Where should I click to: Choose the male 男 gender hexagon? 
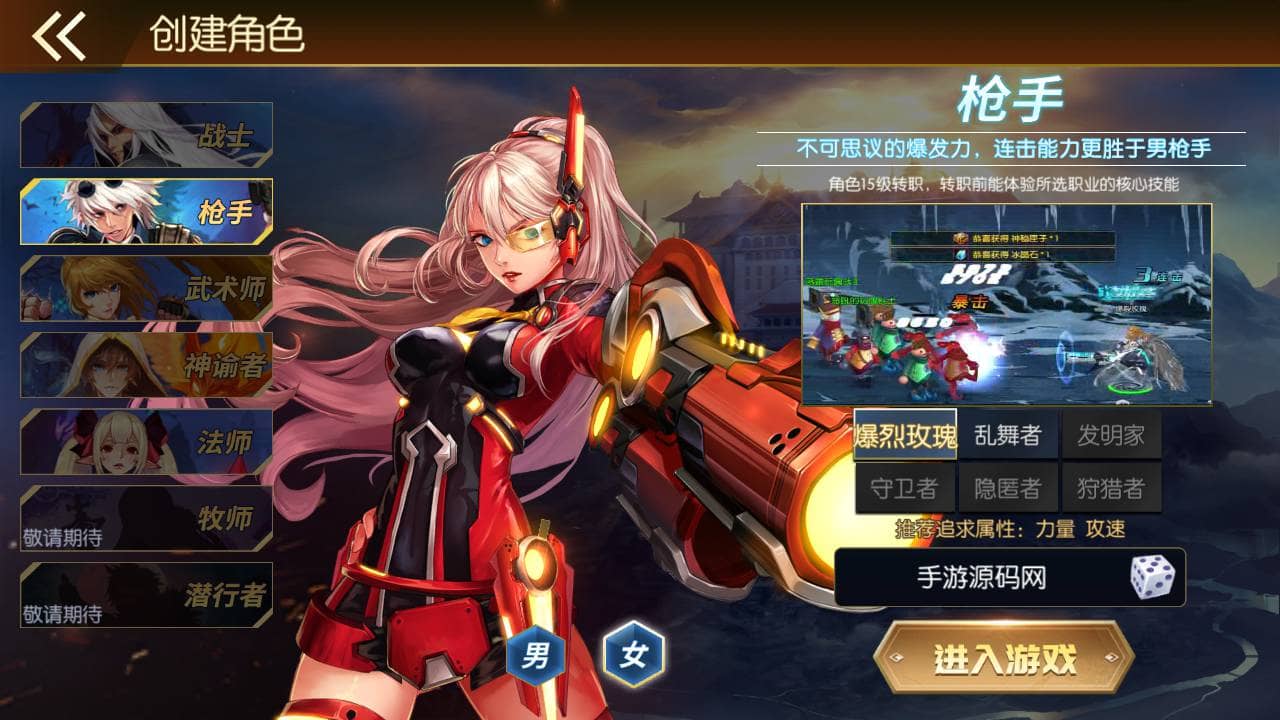(536, 656)
